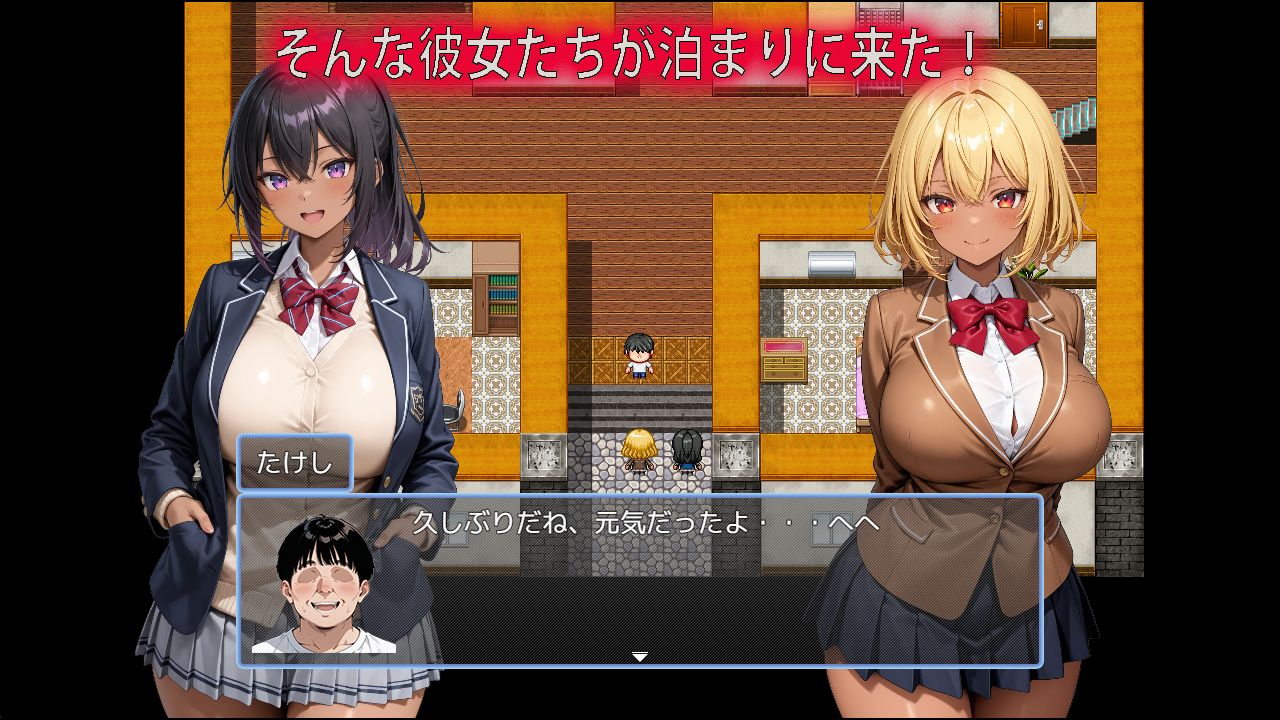
Task: Select the brown door at top right
Action: click(1022, 25)
